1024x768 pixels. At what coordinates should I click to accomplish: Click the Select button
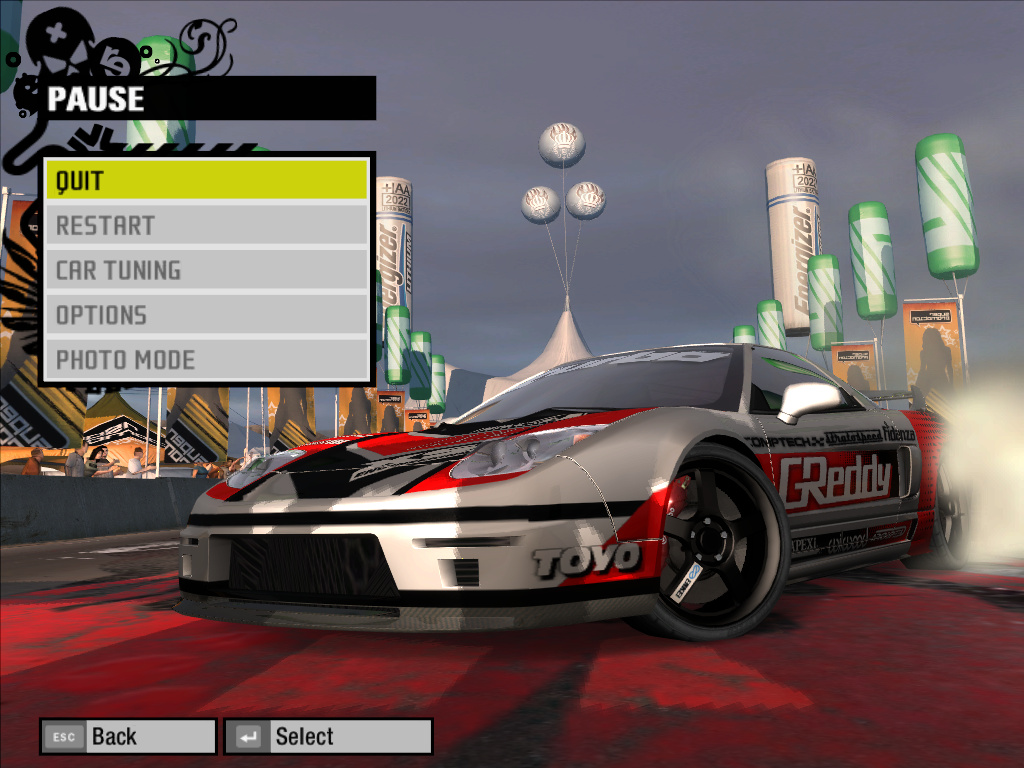click(328, 737)
